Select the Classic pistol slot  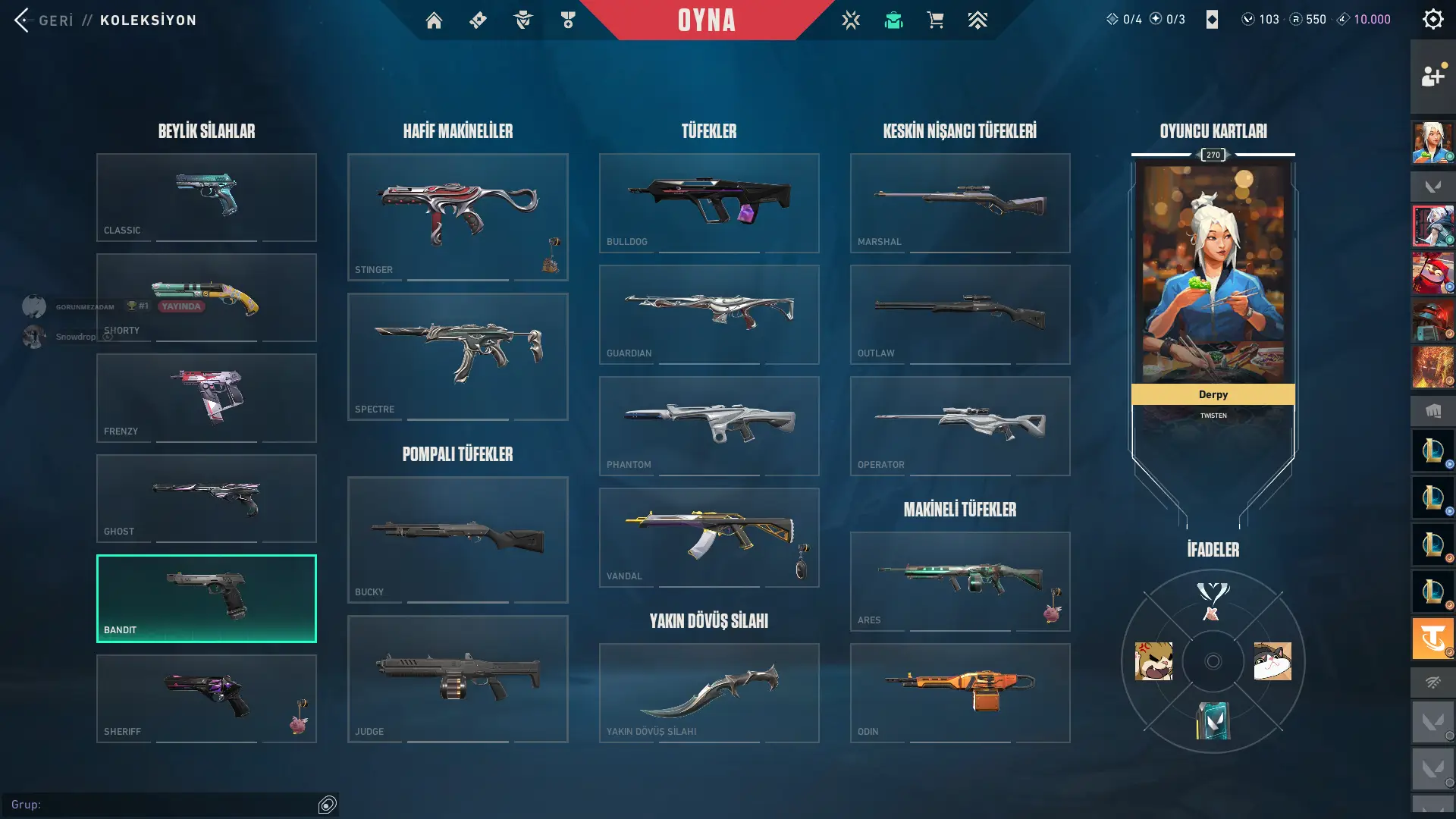tap(206, 197)
